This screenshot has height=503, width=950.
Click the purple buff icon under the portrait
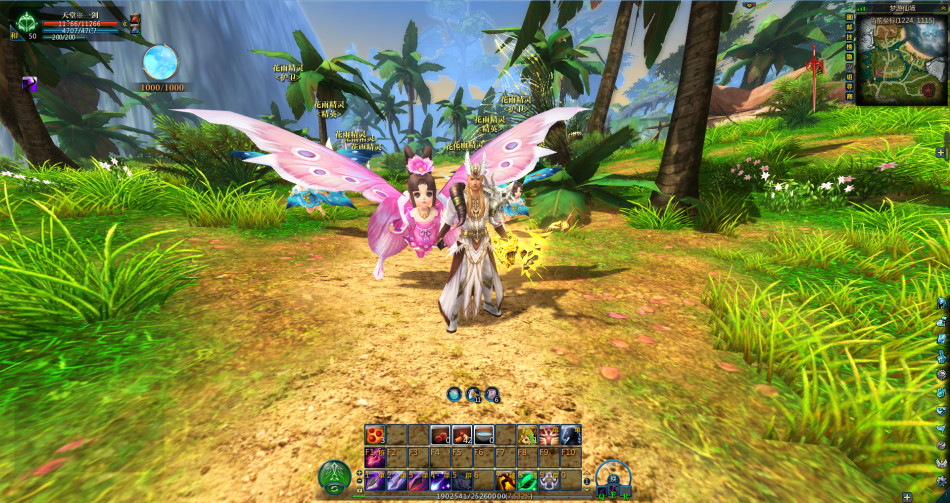[x=30, y=84]
